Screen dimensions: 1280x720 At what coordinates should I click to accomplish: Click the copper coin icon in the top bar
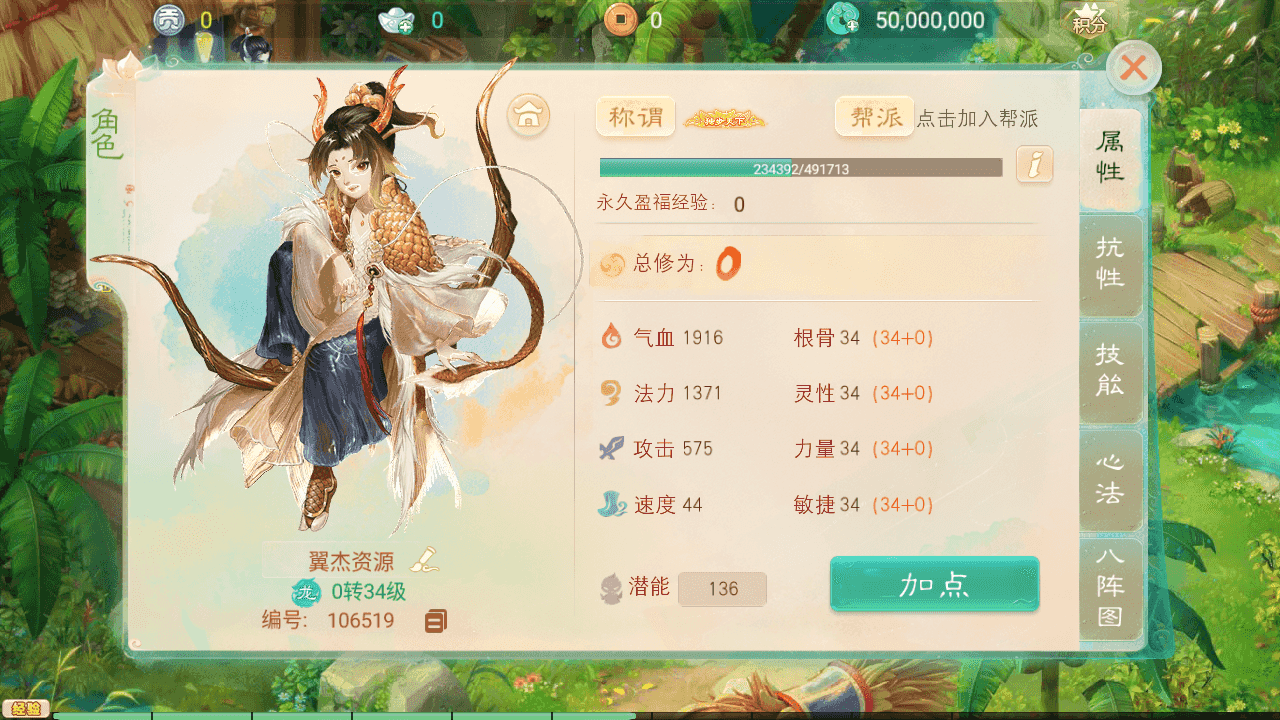pyautogui.click(x=621, y=17)
